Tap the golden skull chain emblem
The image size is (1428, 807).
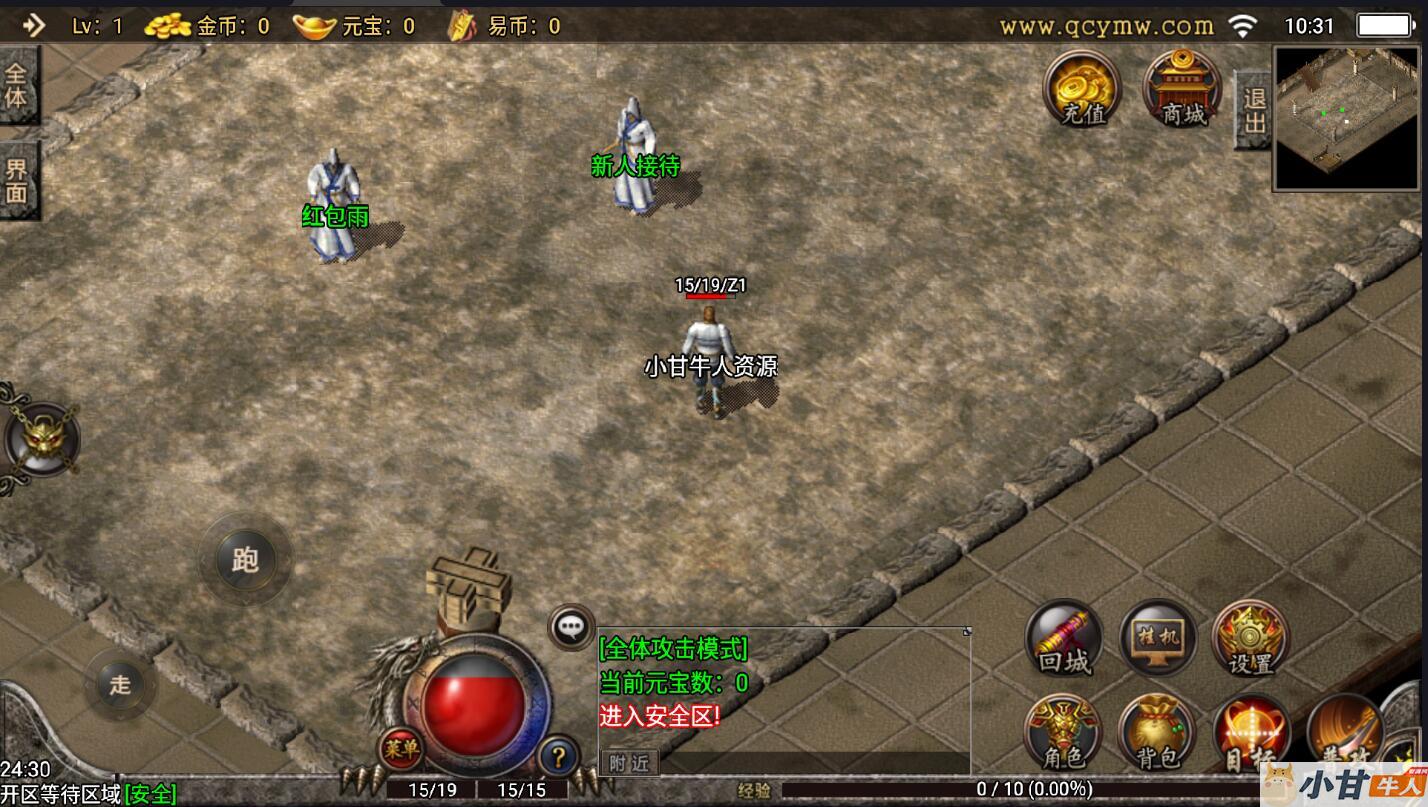pos(40,440)
